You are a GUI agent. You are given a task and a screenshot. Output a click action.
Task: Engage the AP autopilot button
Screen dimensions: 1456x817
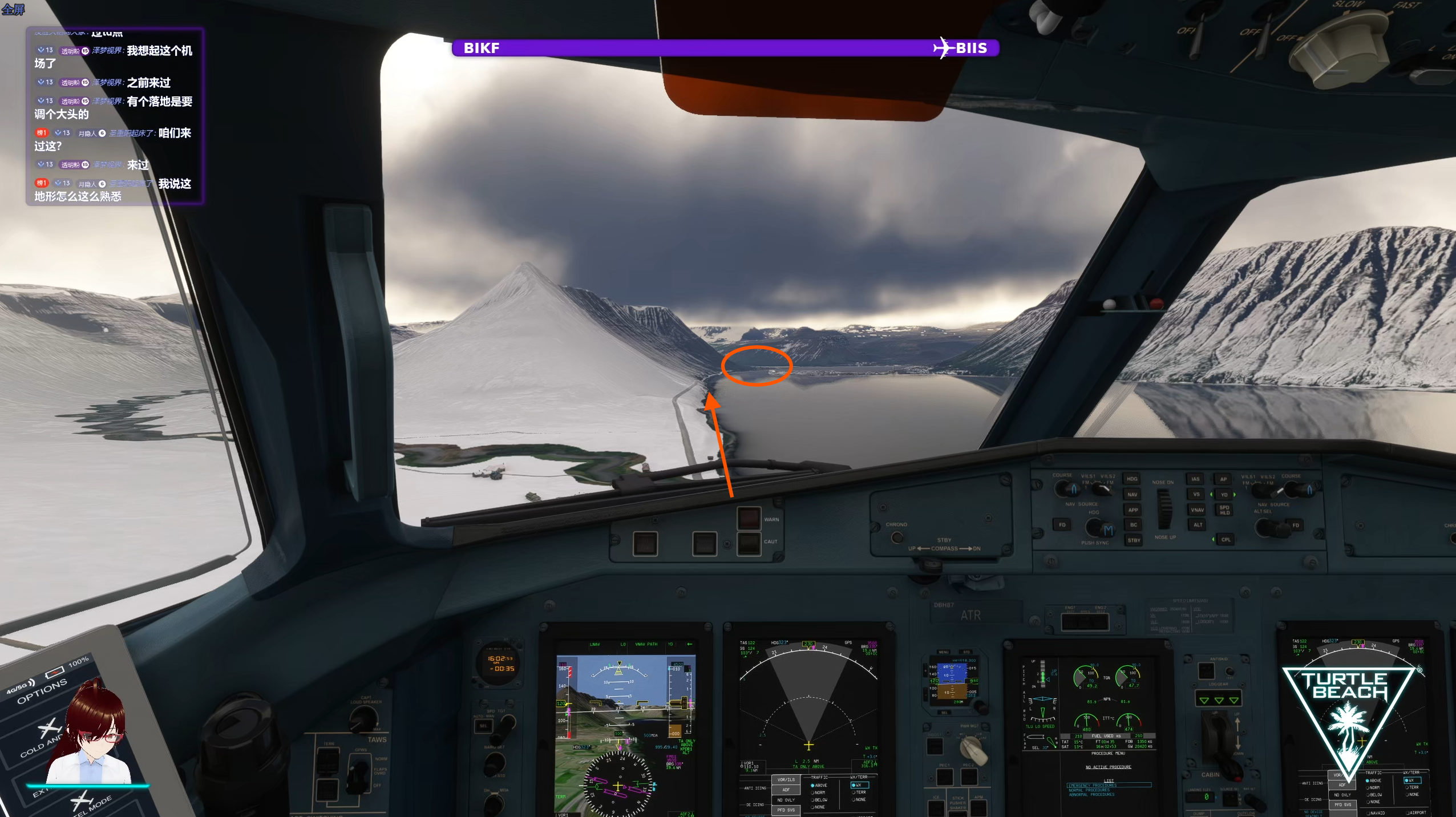pyautogui.click(x=1223, y=479)
